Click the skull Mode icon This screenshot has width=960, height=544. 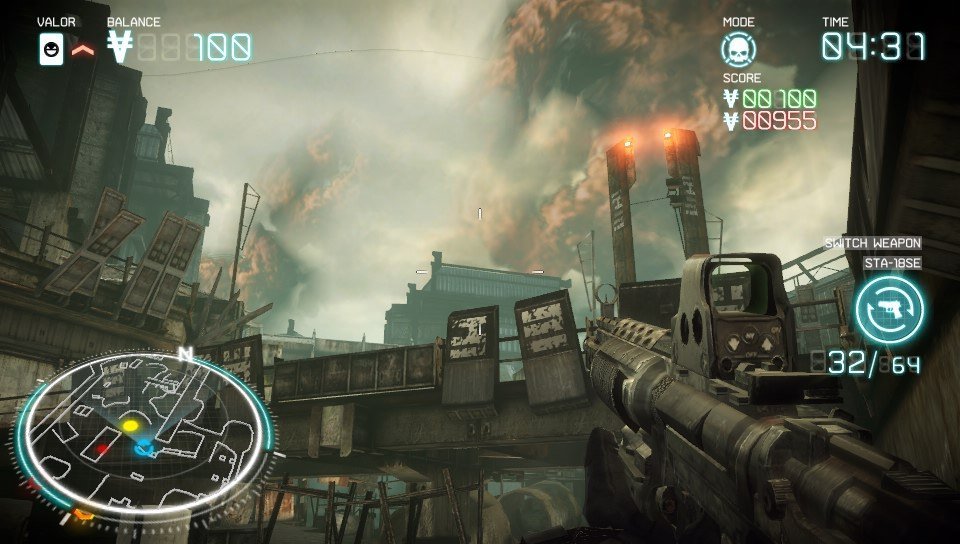(739, 49)
